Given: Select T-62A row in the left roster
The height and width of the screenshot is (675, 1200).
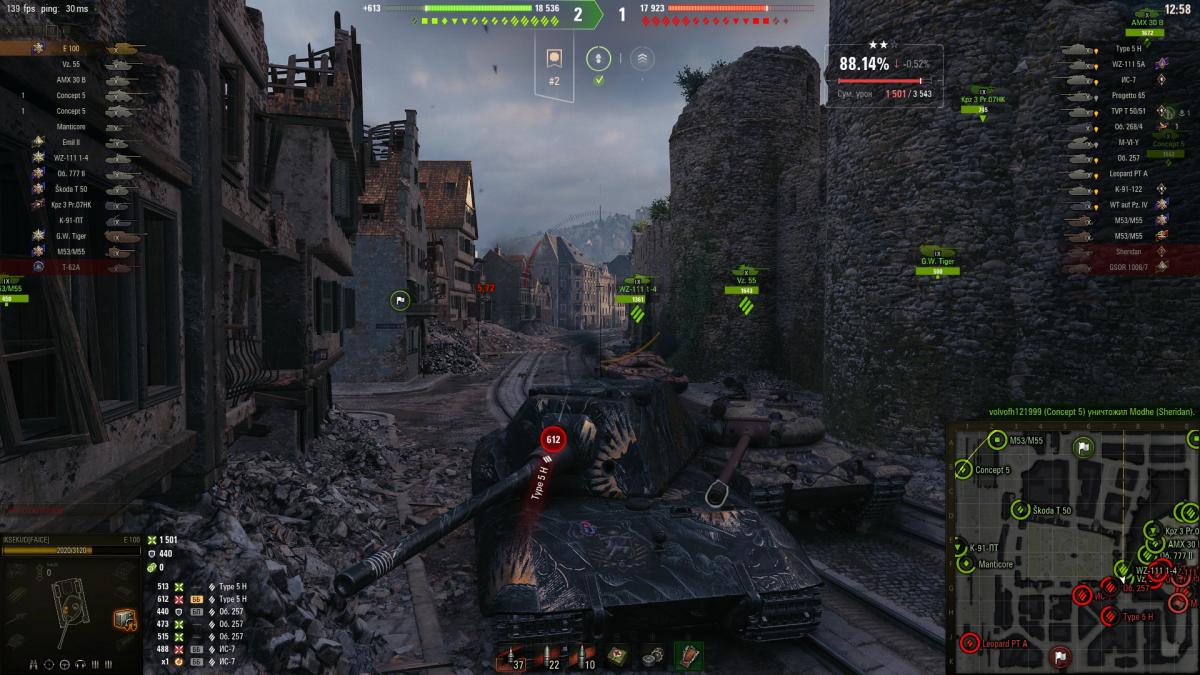Looking at the screenshot, I should pyautogui.click(x=70, y=268).
